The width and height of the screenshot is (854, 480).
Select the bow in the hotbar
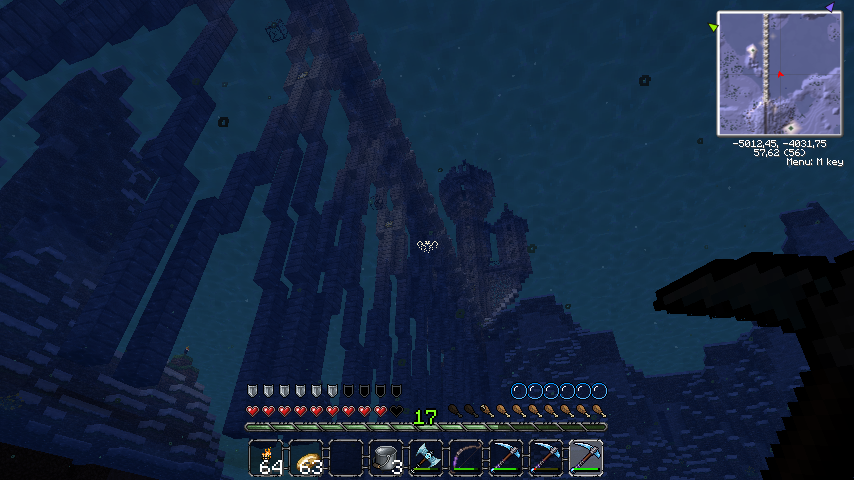click(466, 457)
